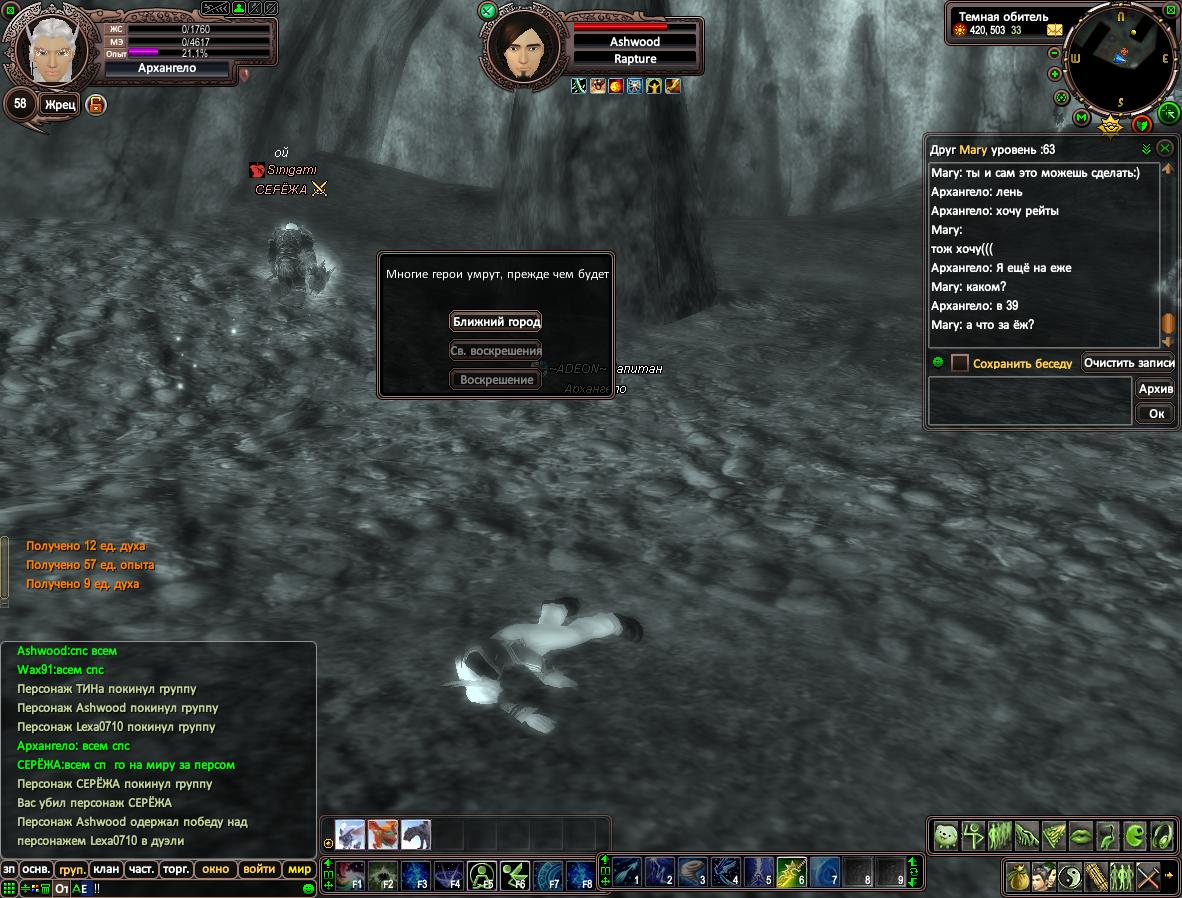Zoom in the minimap with the plus button
The height and width of the screenshot is (898, 1182).
click(1055, 74)
